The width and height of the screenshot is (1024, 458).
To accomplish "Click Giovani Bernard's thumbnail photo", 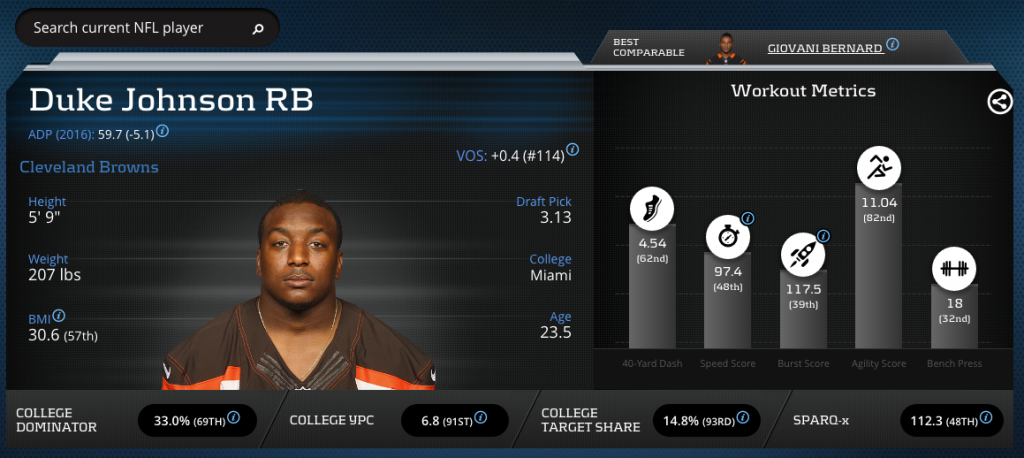I will (x=726, y=47).
